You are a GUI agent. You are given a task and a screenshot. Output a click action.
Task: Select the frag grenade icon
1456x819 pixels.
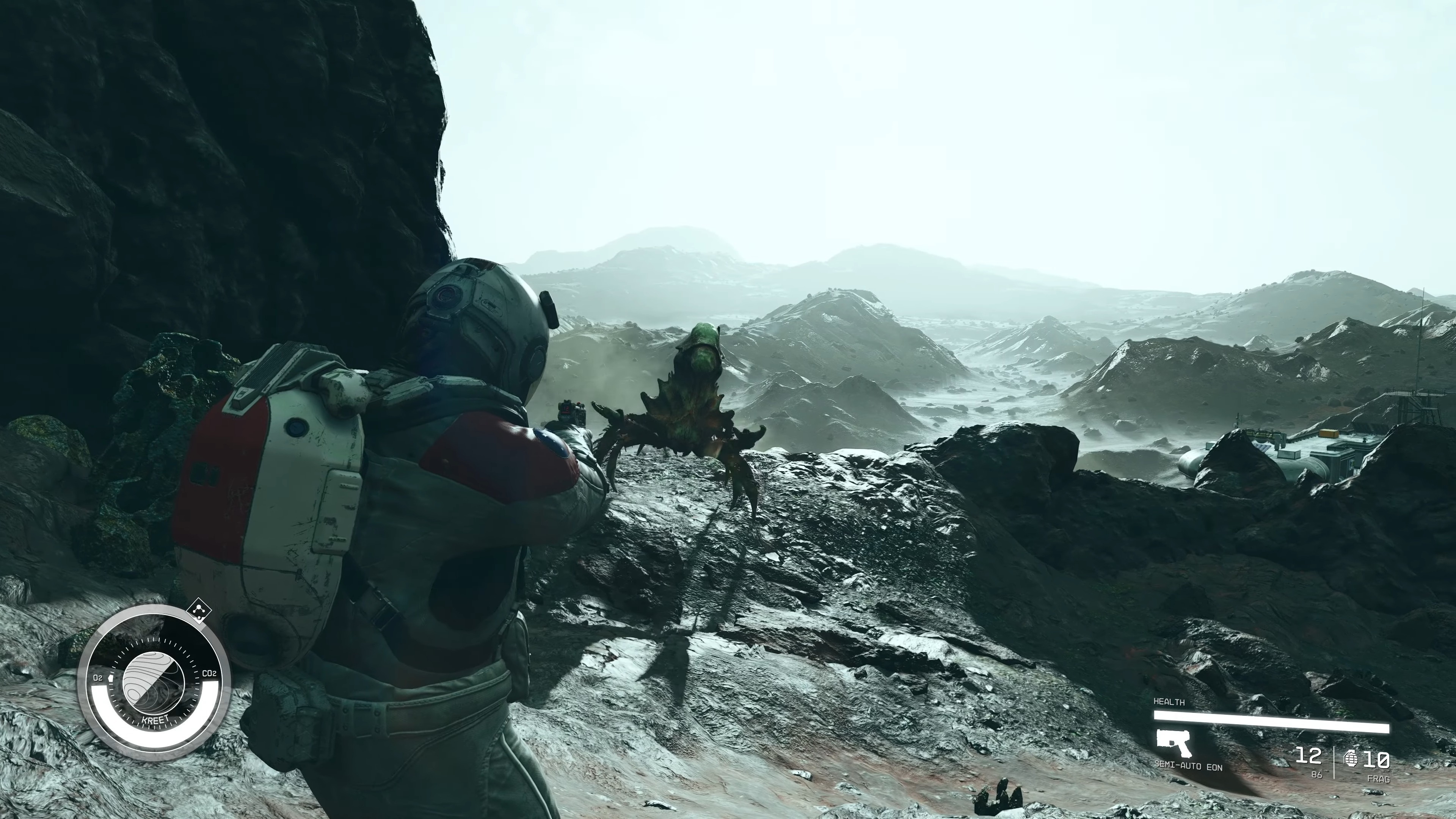[x=1351, y=758]
